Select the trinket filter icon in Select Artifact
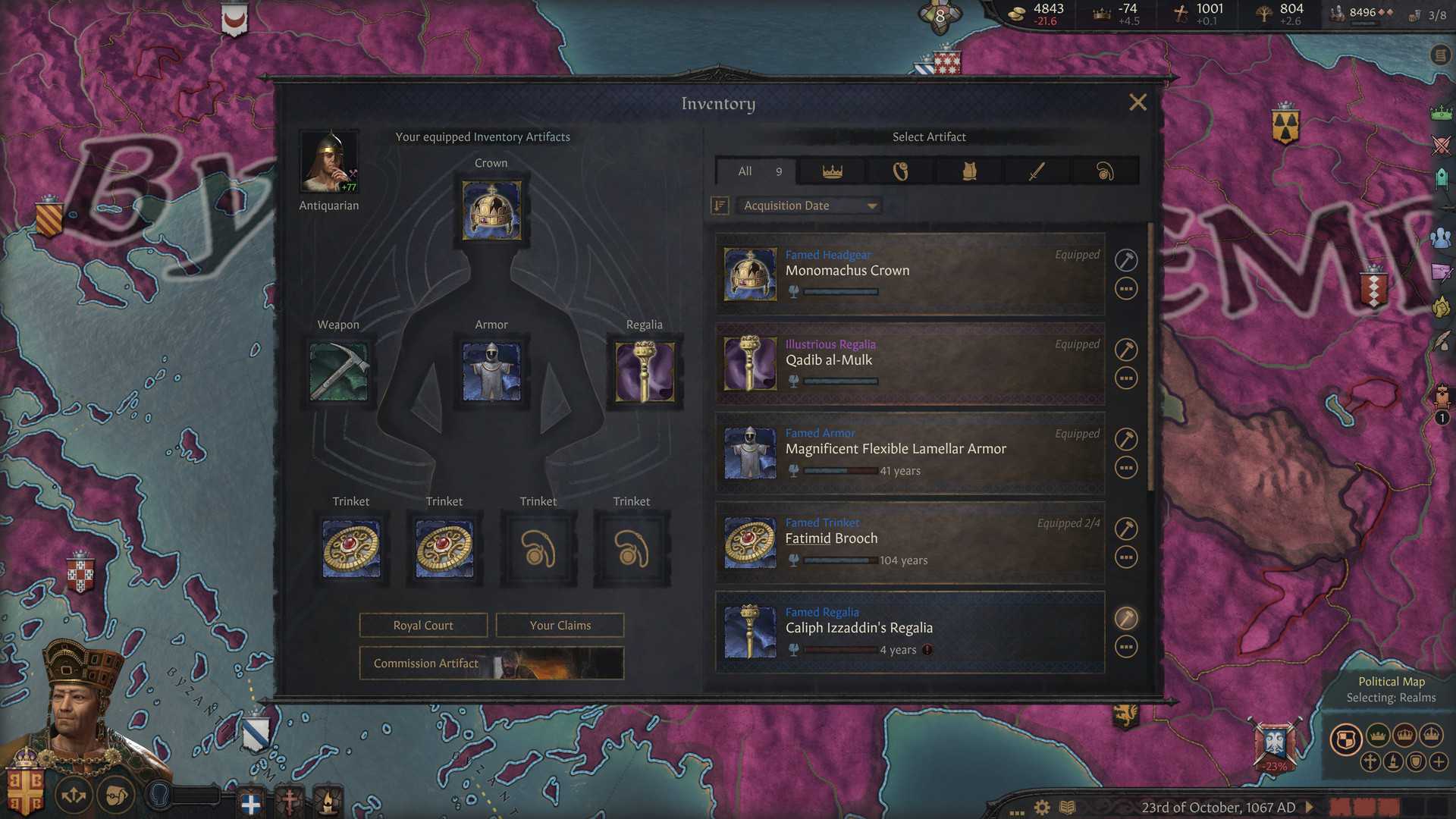 [1105, 171]
